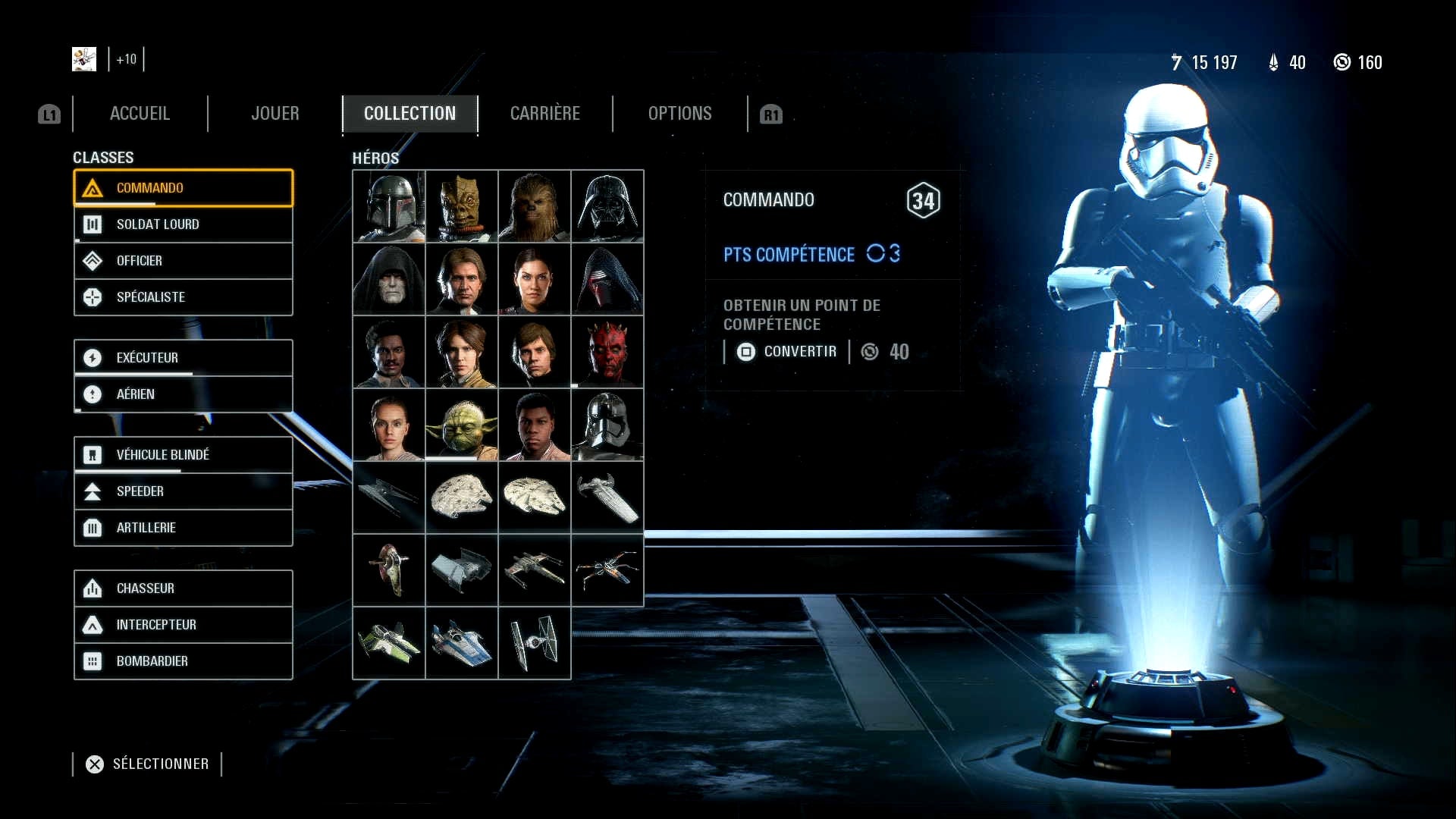This screenshot has width=1456, height=819.
Task: Click the crystals currency icon near 160
Action: click(x=1341, y=62)
